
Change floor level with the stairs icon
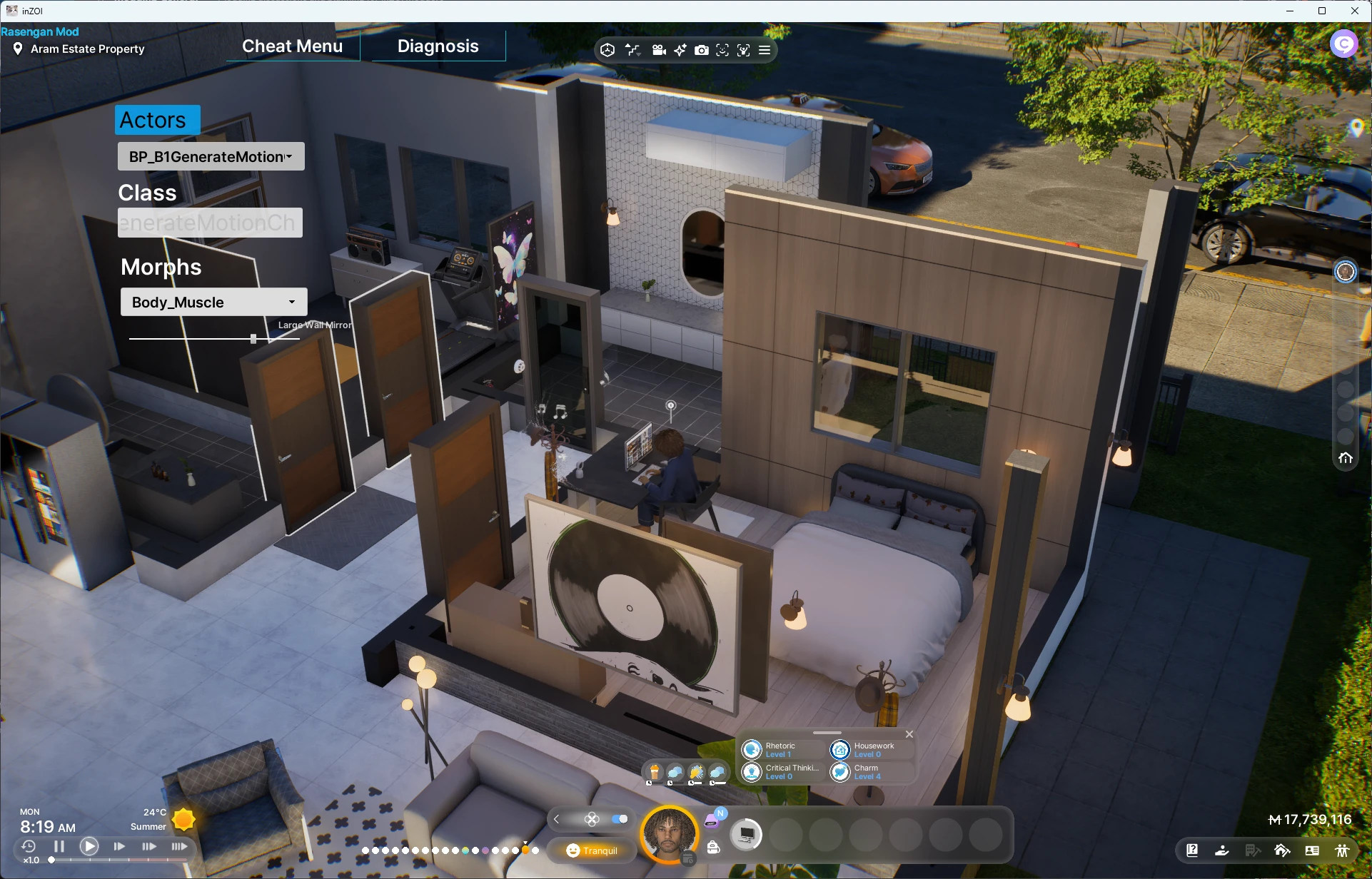coord(633,50)
